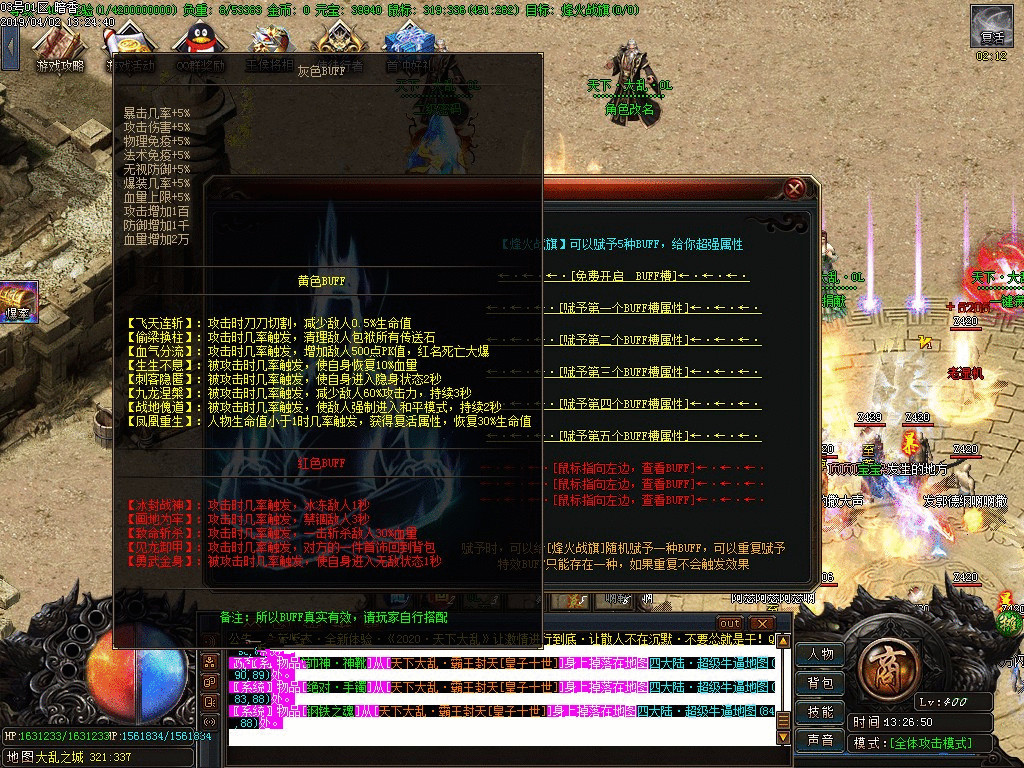This screenshot has width=1024, height=768.
Task: Close the chat panel with X button
Action: [x=761, y=624]
